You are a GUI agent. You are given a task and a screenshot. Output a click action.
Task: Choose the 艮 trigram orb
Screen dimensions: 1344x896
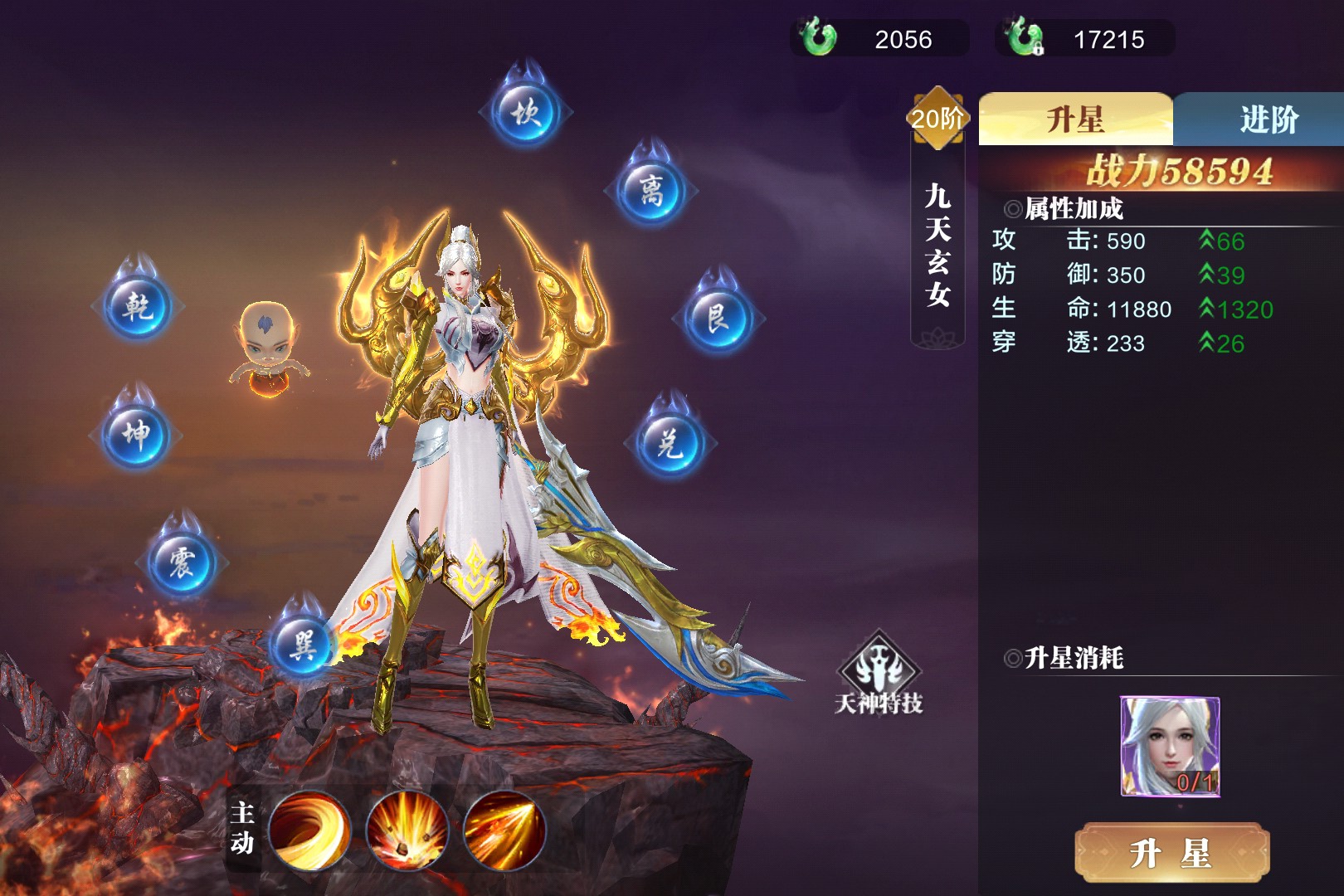pyautogui.click(x=718, y=318)
